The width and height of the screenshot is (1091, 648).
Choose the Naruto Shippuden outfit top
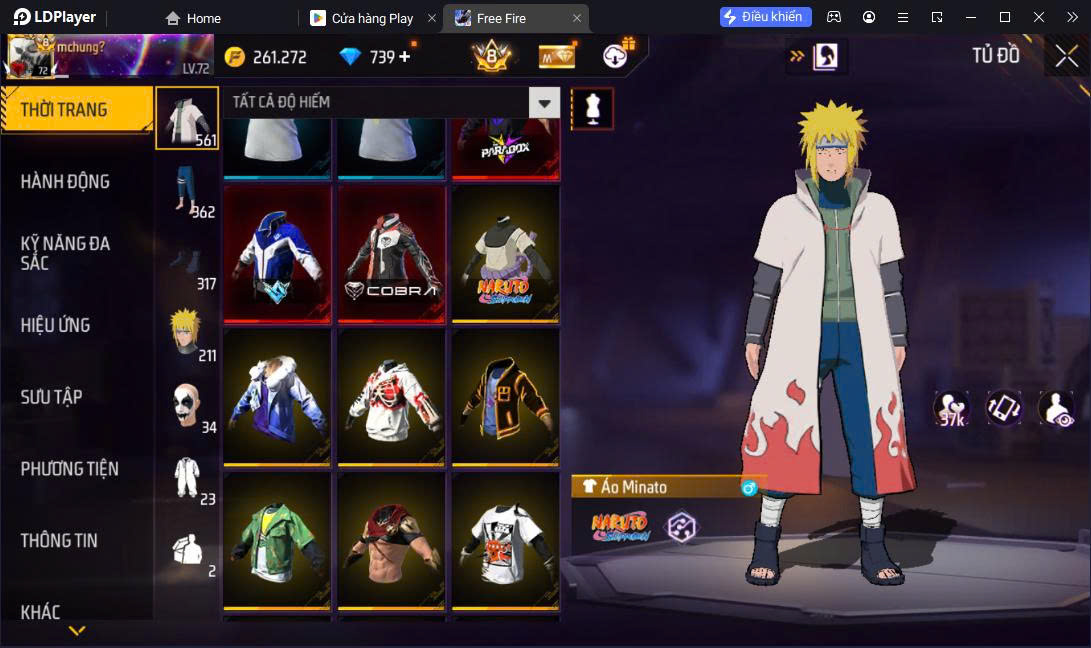tap(505, 255)
